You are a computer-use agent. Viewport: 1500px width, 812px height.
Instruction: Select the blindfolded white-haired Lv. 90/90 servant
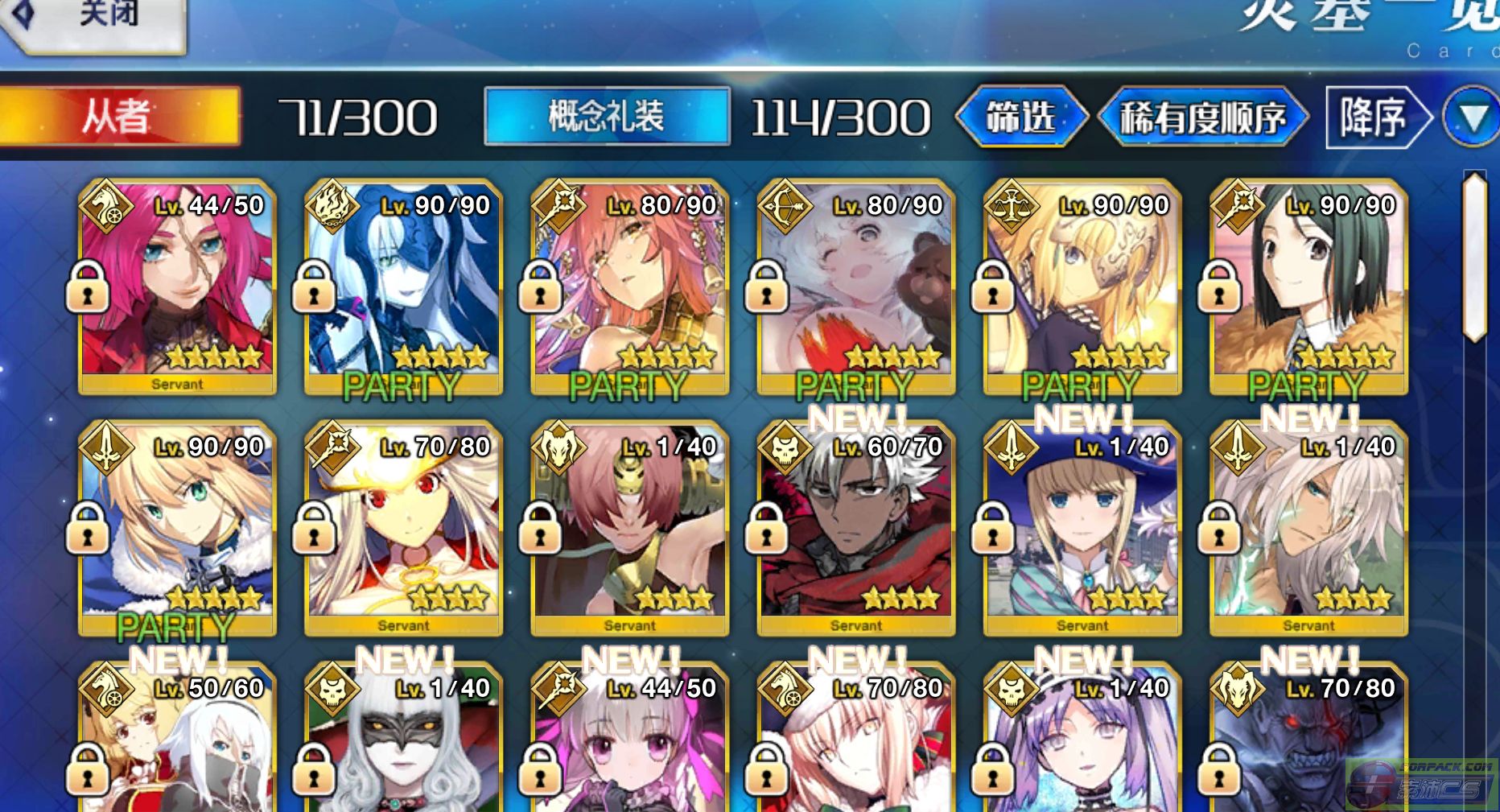coord(403,286)
